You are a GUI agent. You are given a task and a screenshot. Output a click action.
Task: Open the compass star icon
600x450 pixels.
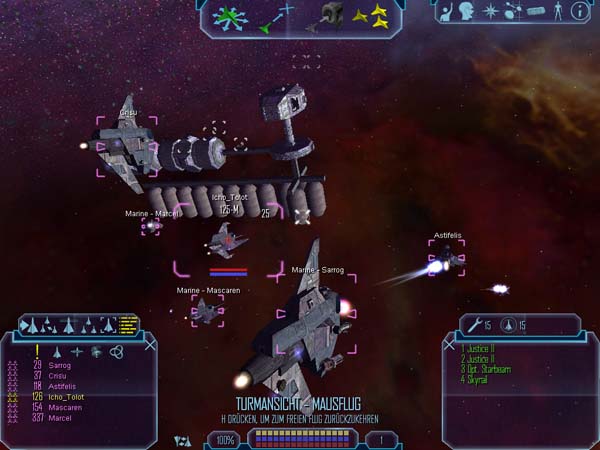[492, 12]
